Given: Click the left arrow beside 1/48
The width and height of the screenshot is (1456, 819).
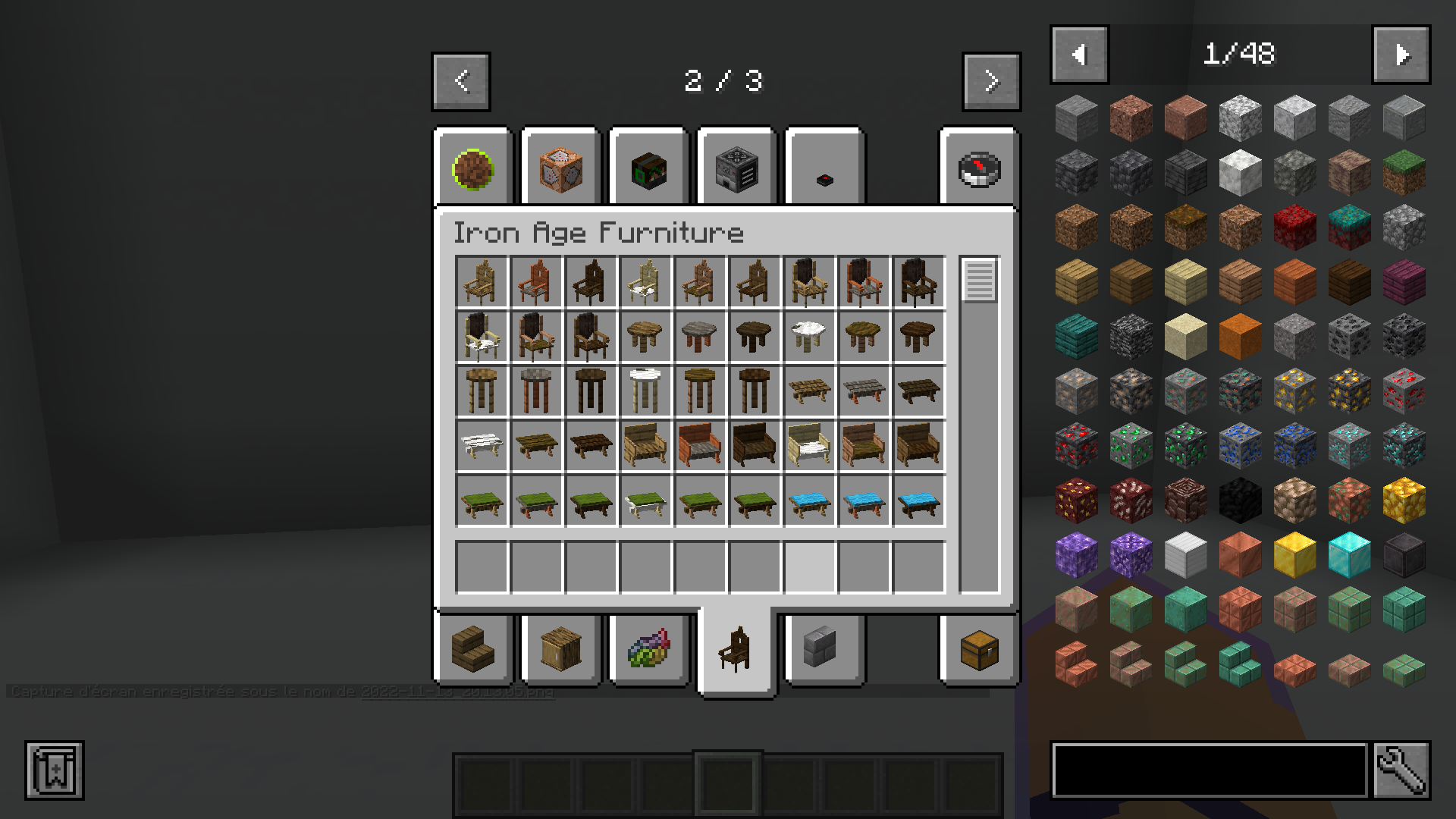Looking at the screenshot, I should (1078, 53).
